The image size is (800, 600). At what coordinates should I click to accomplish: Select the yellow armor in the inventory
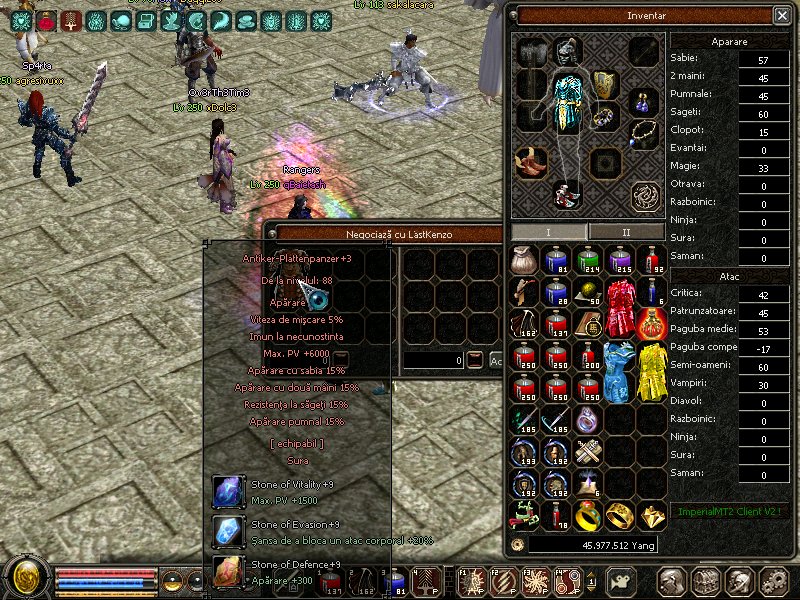pos(652,370)
